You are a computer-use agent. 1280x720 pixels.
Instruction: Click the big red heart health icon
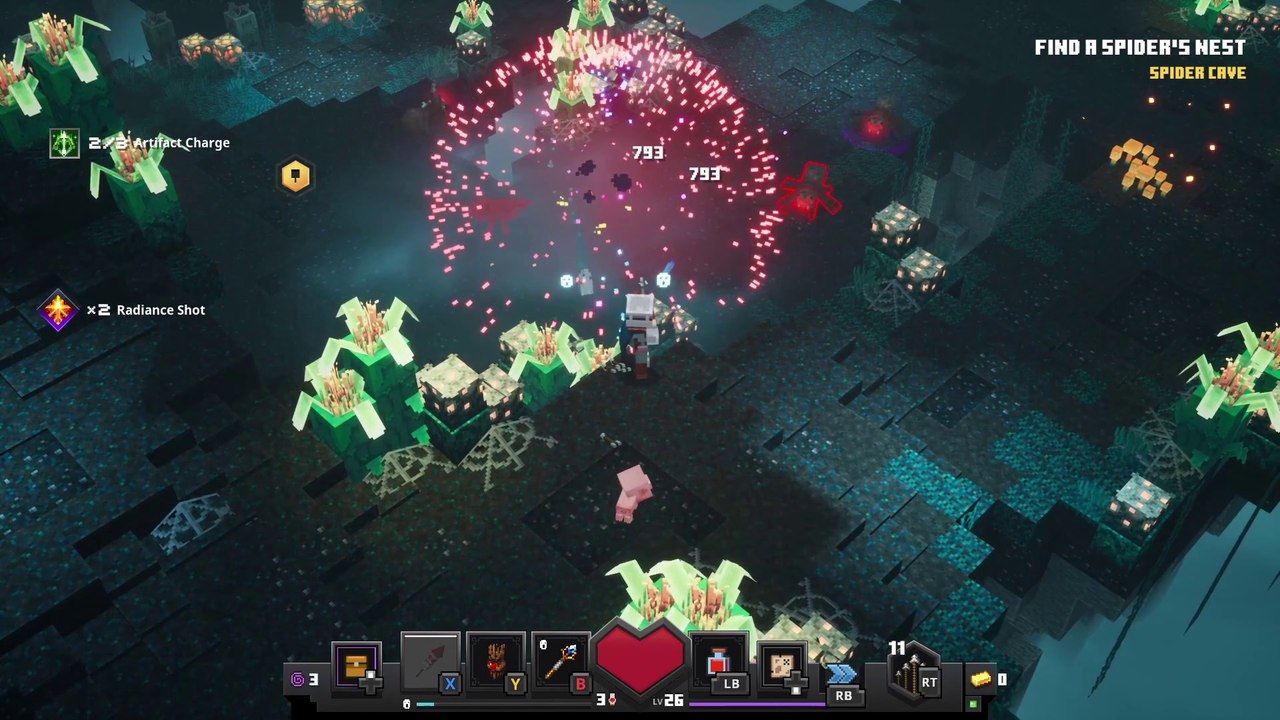coord(640,658)
